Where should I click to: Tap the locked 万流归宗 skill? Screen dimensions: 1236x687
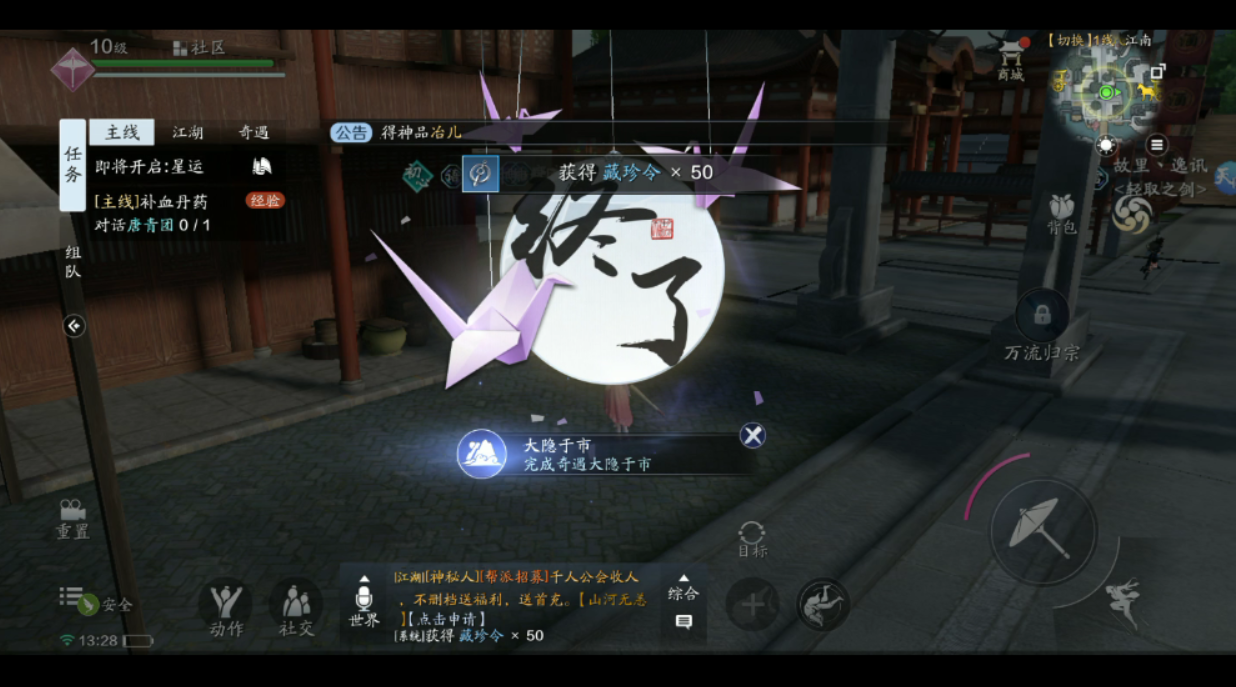pyautogui.click(x=1042, y=318)
